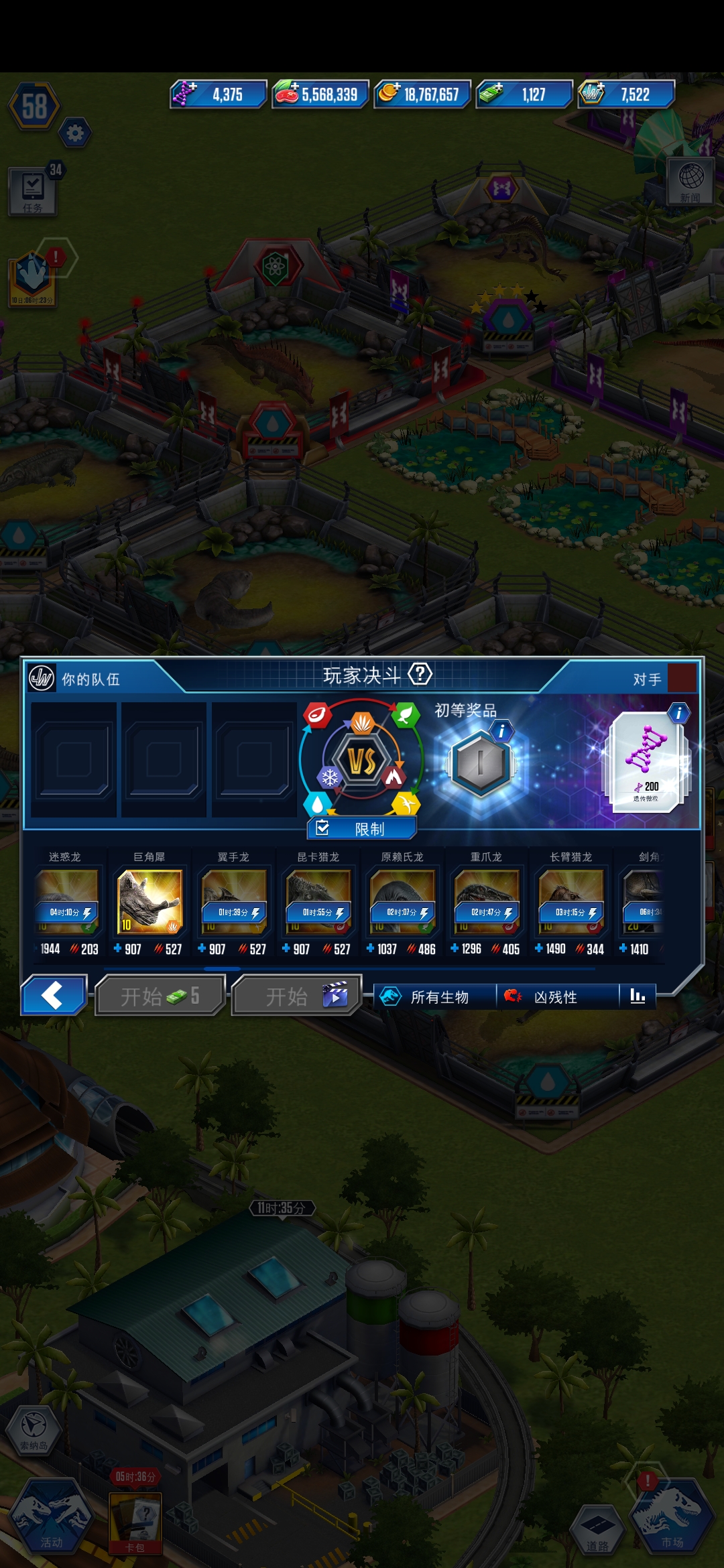Start battle by watching video ad
This screenshot has width=724, height=1568.
[x=296, y=996]
